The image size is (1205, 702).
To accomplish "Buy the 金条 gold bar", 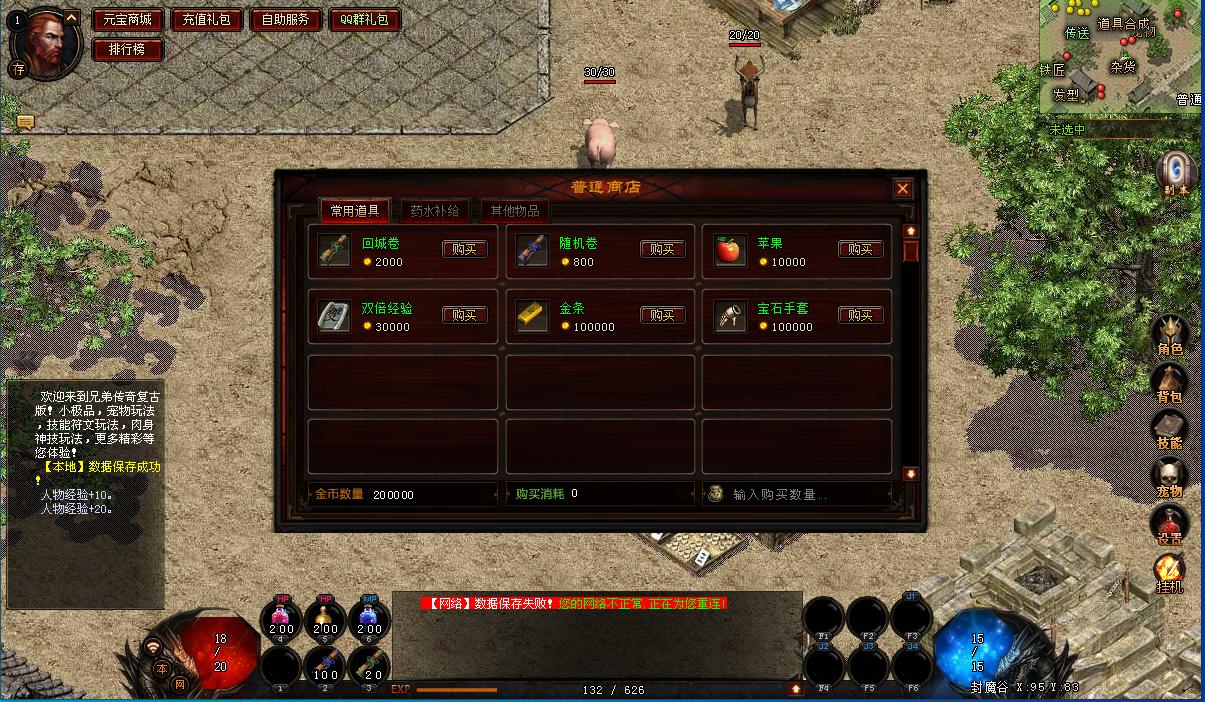I will (662, 315).
